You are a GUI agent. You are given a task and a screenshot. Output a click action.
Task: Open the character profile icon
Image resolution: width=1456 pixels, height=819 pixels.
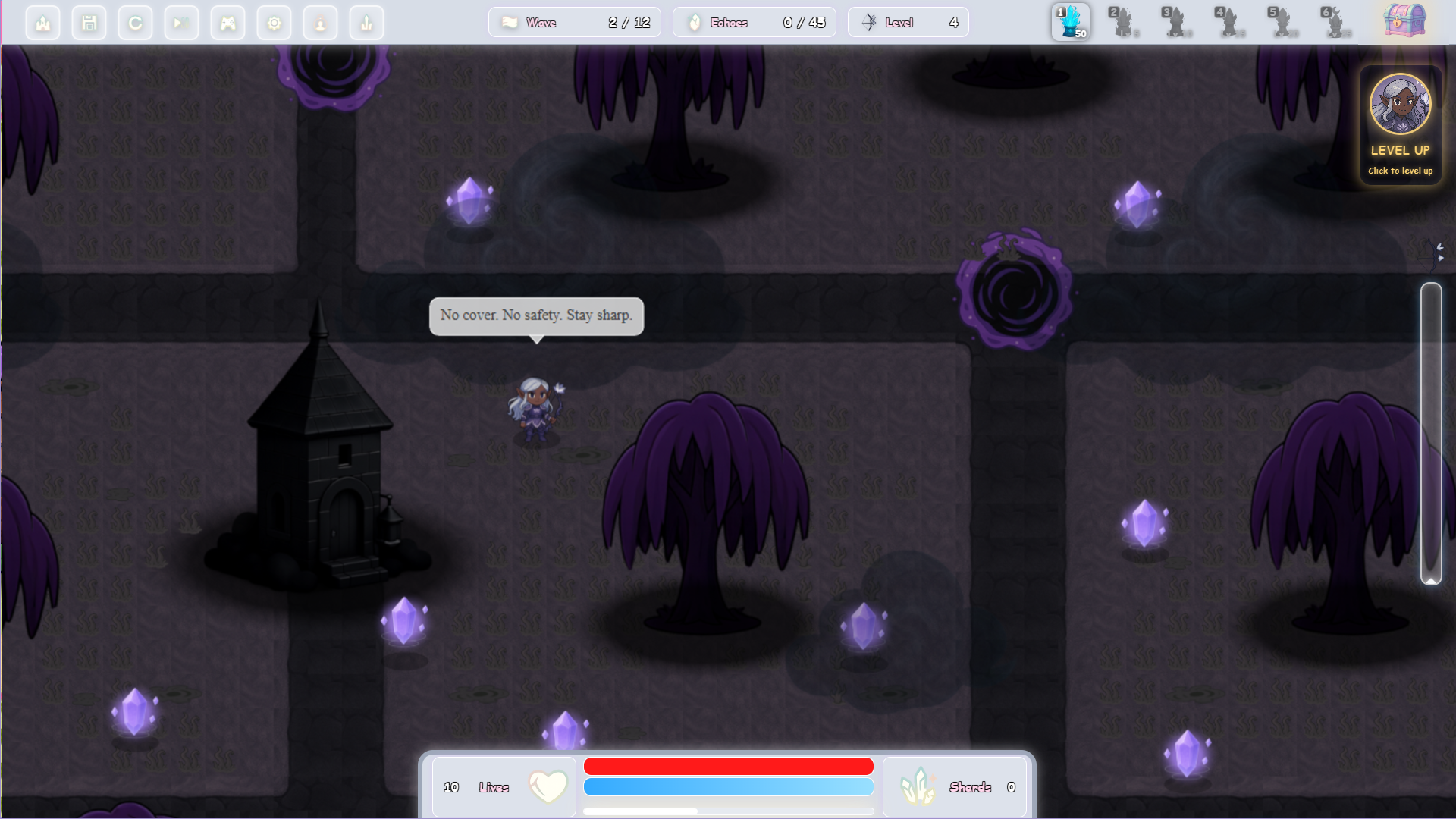tap(320, 23)
